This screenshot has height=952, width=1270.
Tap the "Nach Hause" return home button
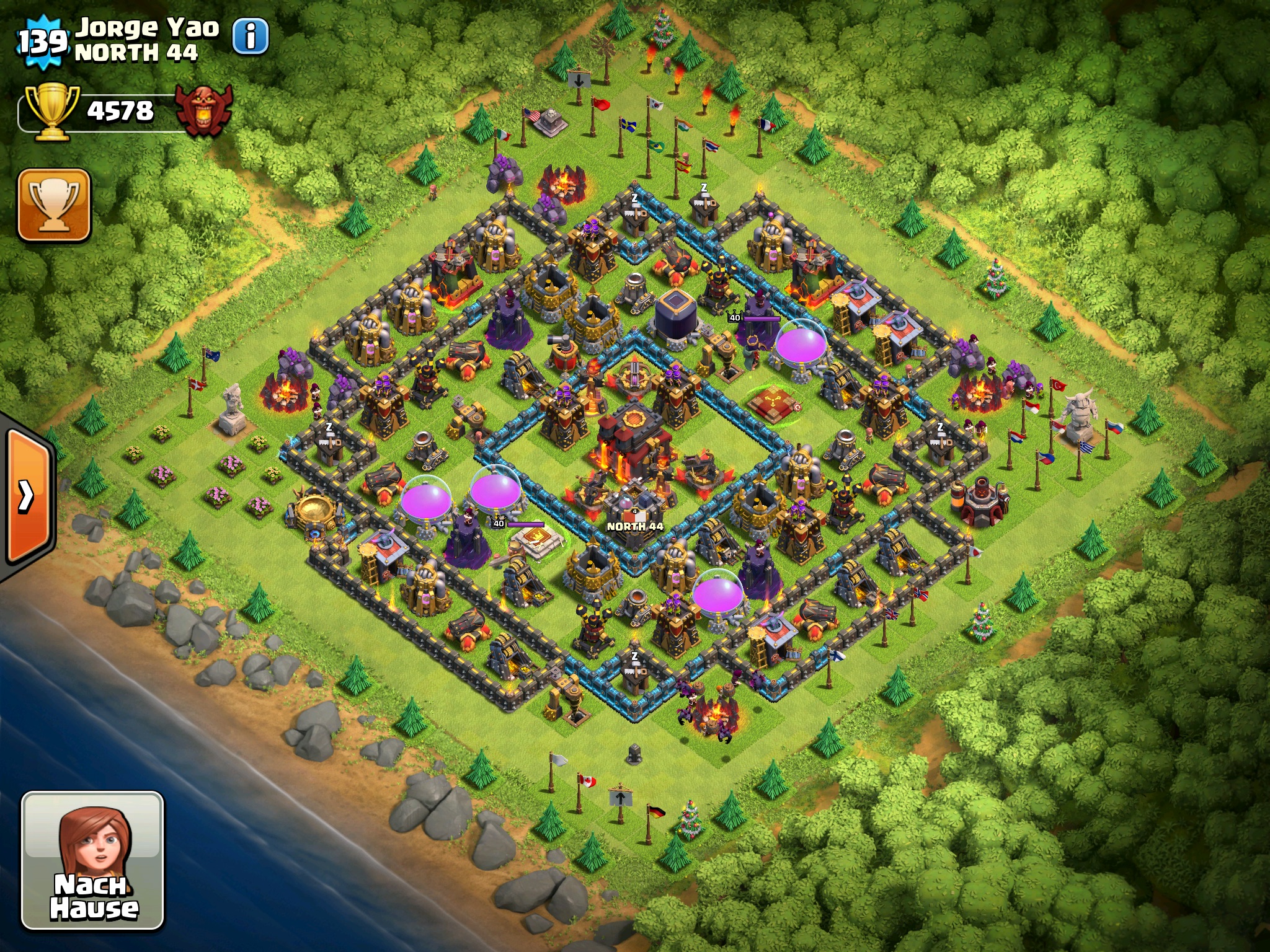tap(93, 860)
